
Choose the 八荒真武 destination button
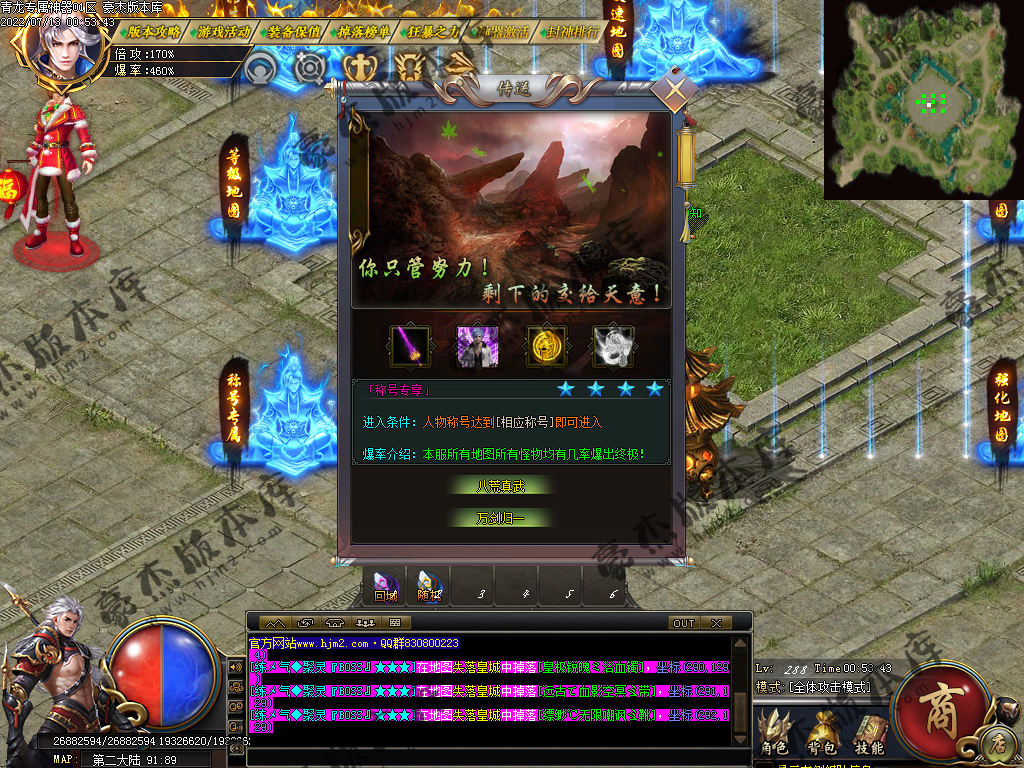coord(500,486)
